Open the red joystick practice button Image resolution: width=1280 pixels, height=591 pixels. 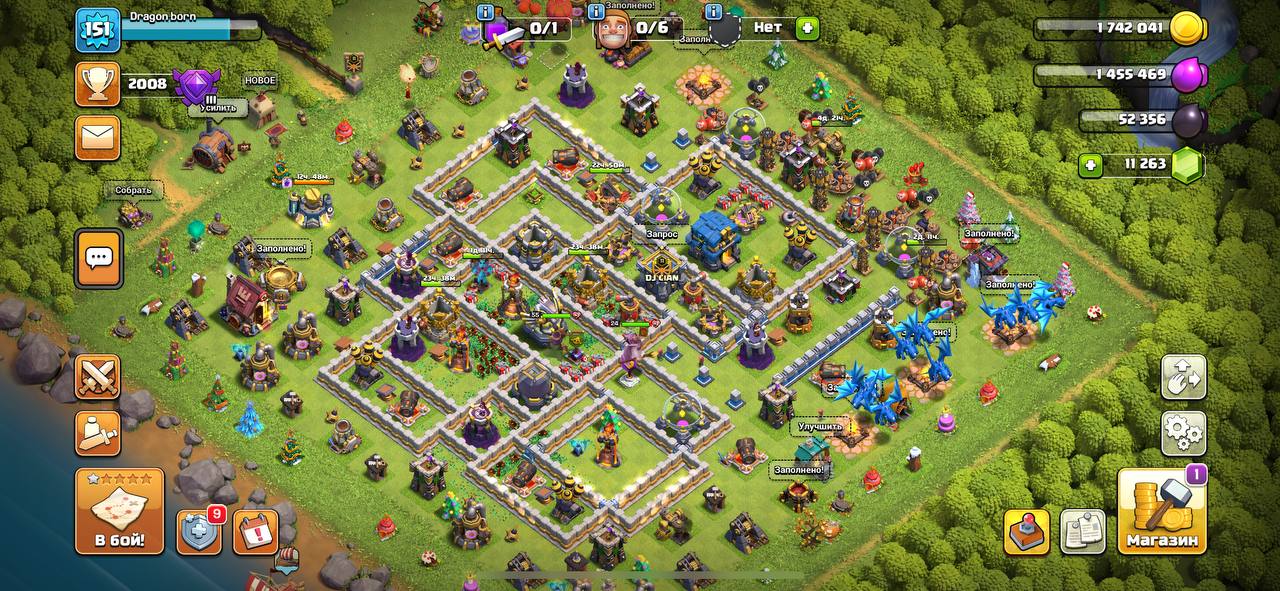tap(1026, 531)
